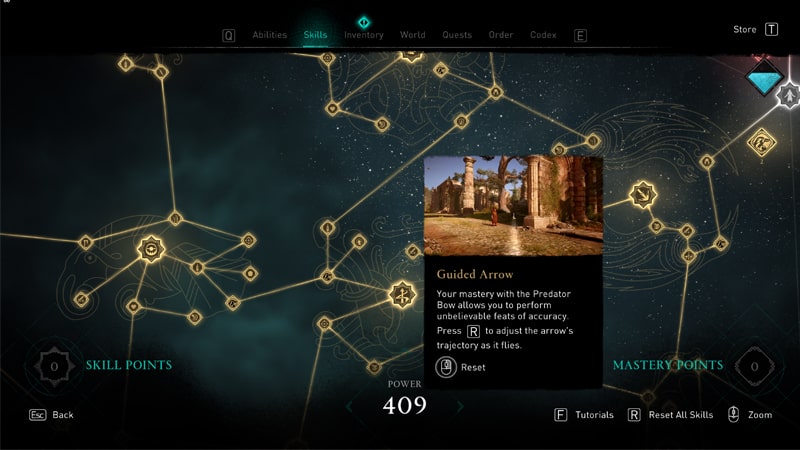Select the Mastery Points counter emblem
This screenshot has width=800, height=450.
tap(755, 366)
